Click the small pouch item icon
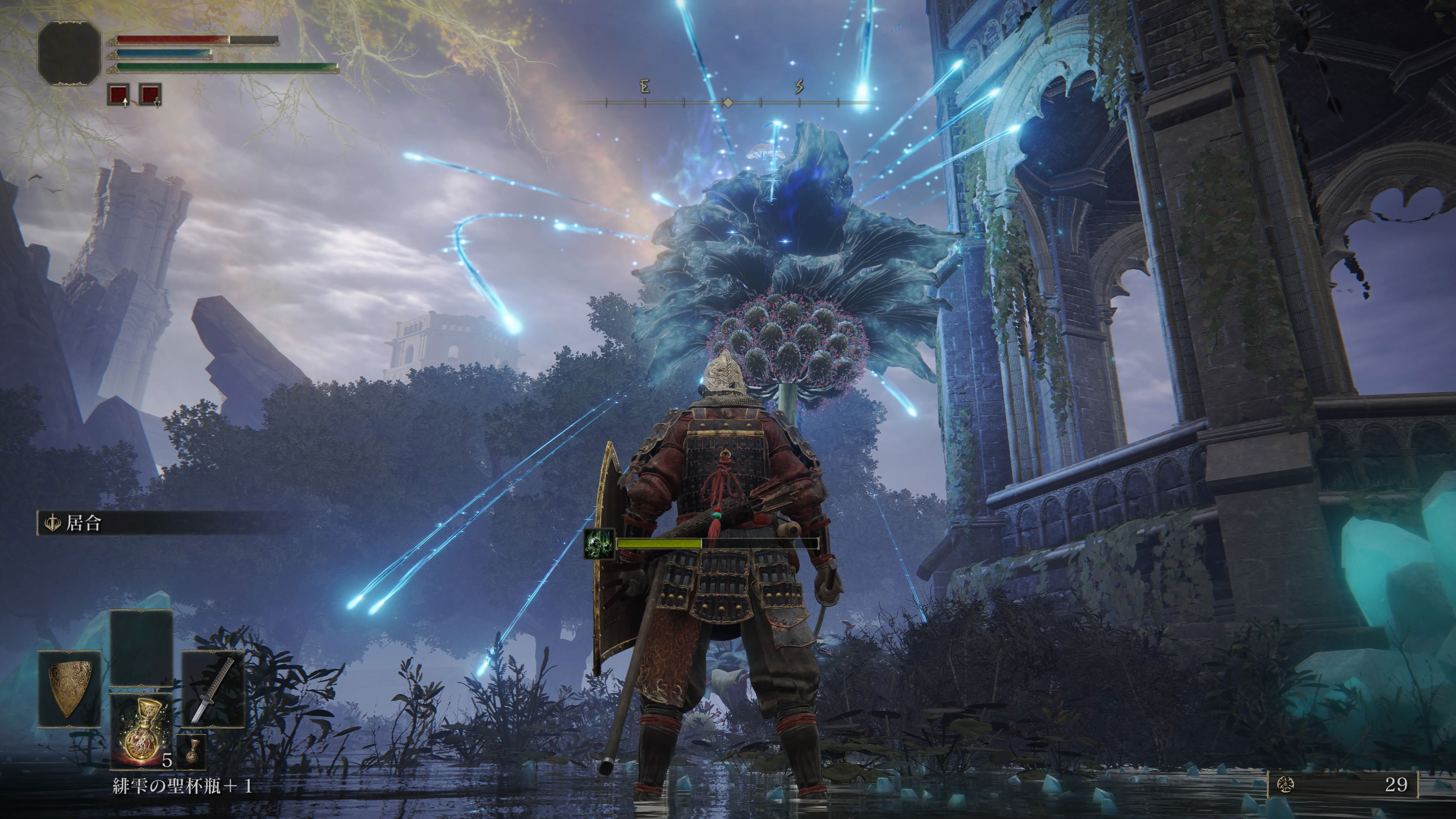The image size is (1456, 819). [x=191, y=751]
